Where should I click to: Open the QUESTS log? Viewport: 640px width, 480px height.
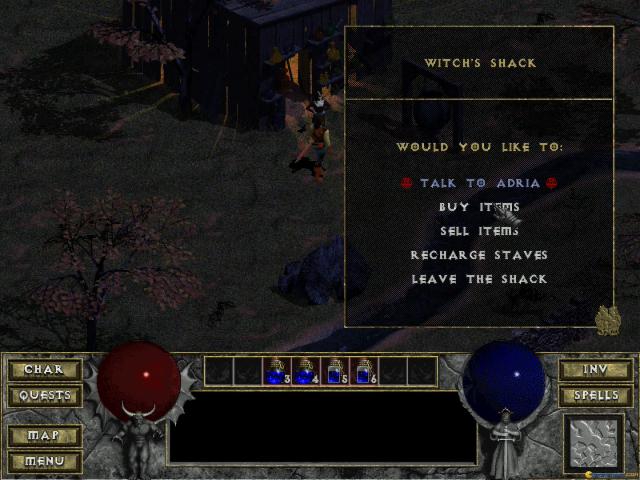(x=44, y=395)
